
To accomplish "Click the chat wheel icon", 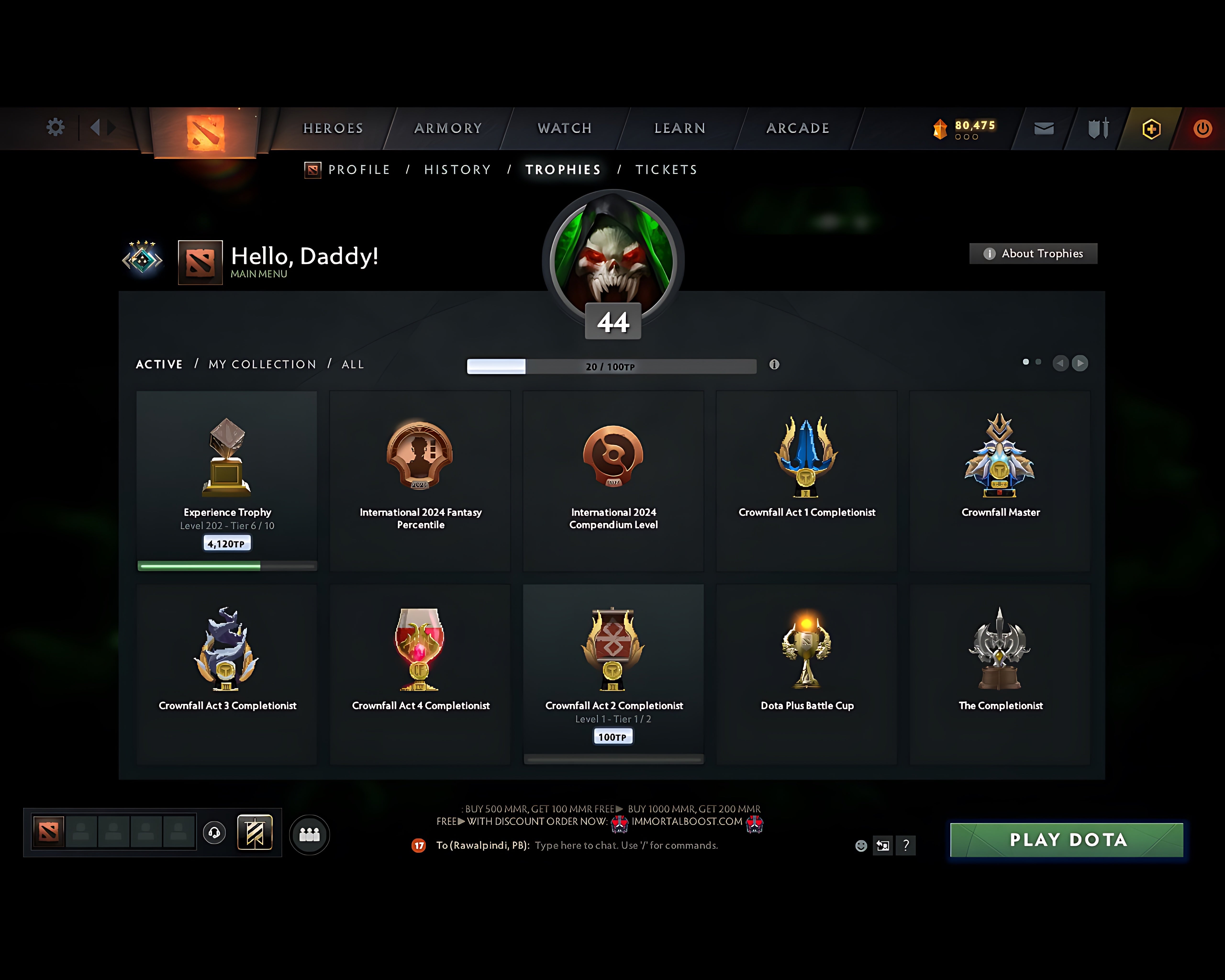I will [882, 845].
